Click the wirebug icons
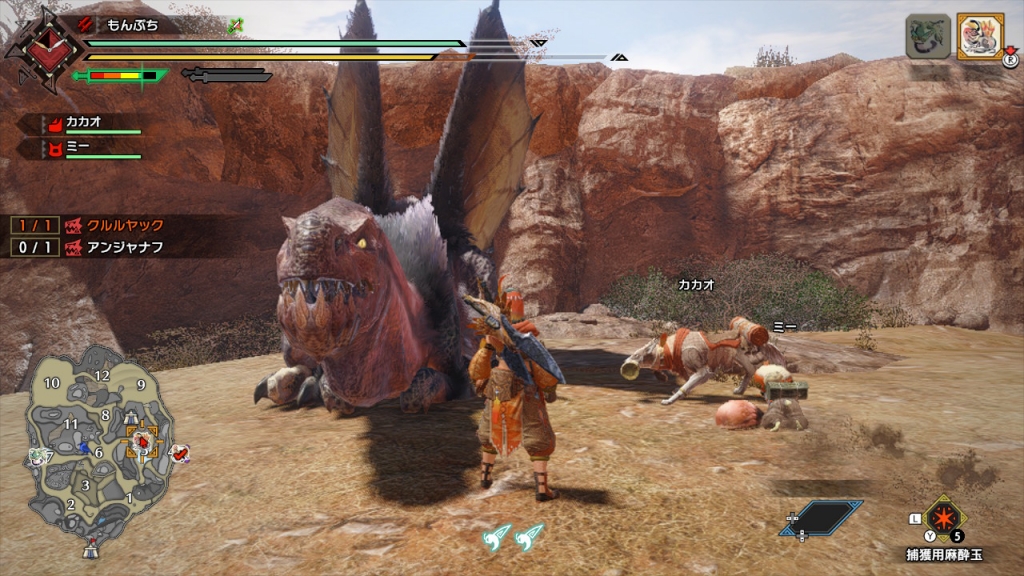 click(x=512, y=539)
